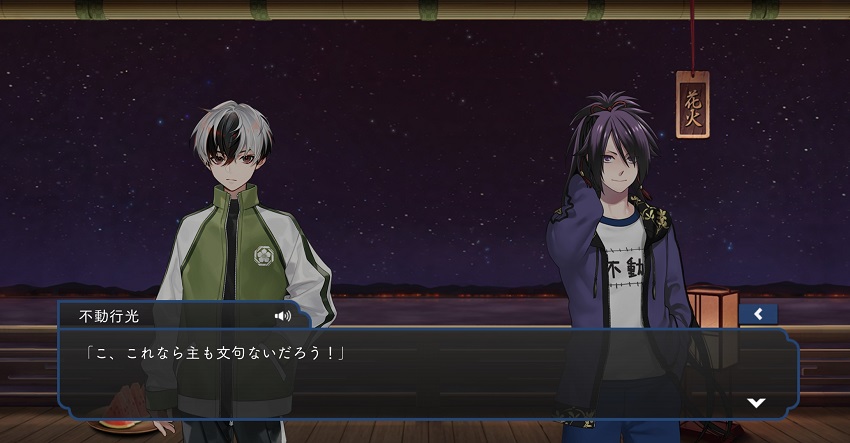Click the blue left-arrow button
The height and width of the screenshot is (443, 850).
[x=758, y=314]
